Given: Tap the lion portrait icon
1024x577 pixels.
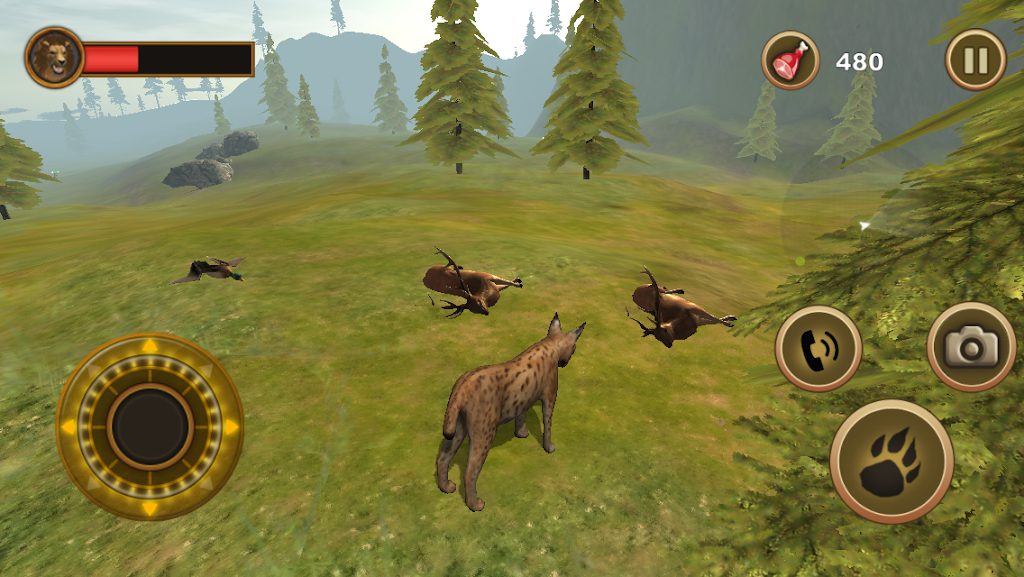Looking at the screenshot, I should click(x=55, y=57).
